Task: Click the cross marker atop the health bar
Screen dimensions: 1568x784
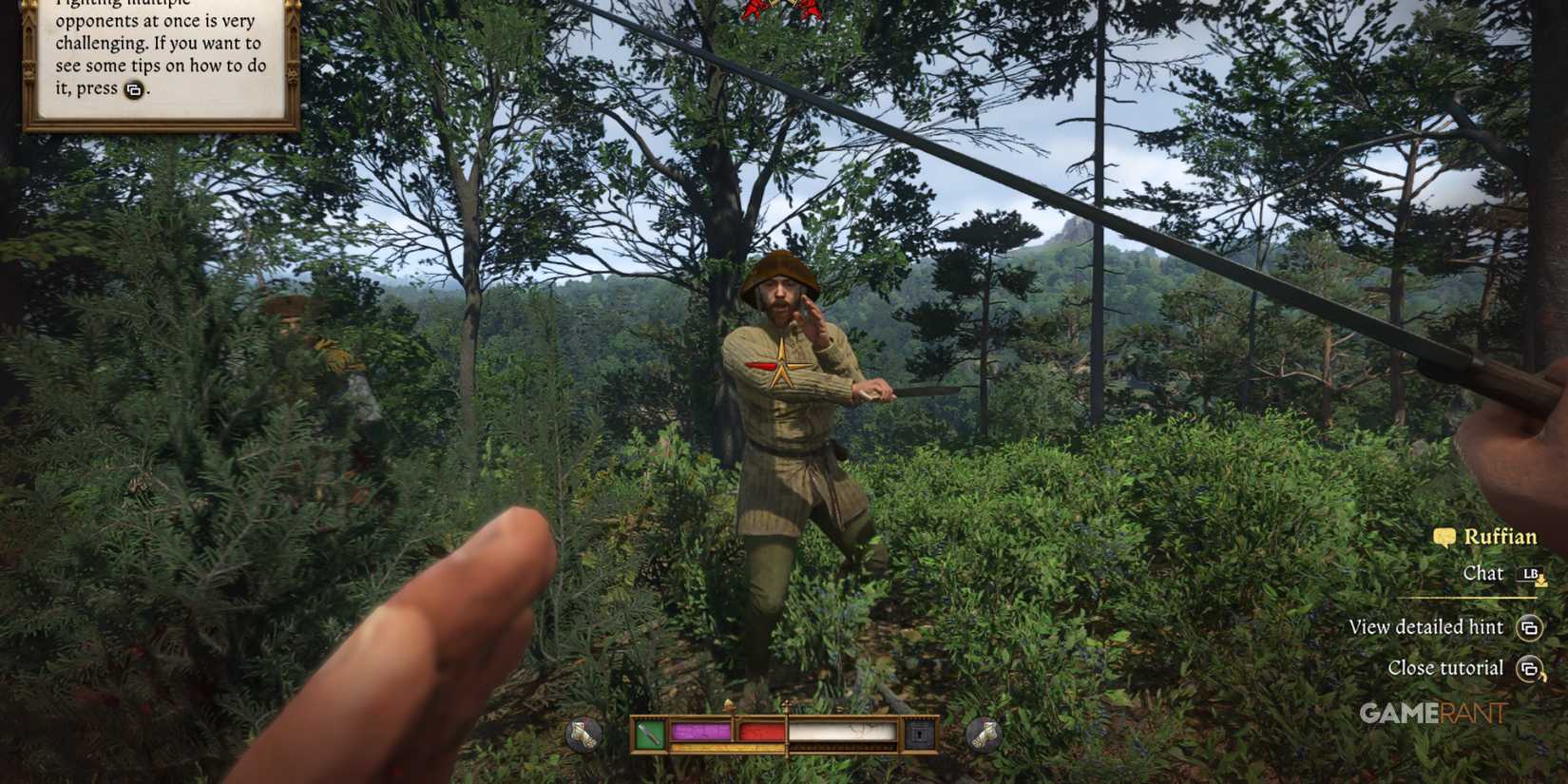Action: click(787, 705)
